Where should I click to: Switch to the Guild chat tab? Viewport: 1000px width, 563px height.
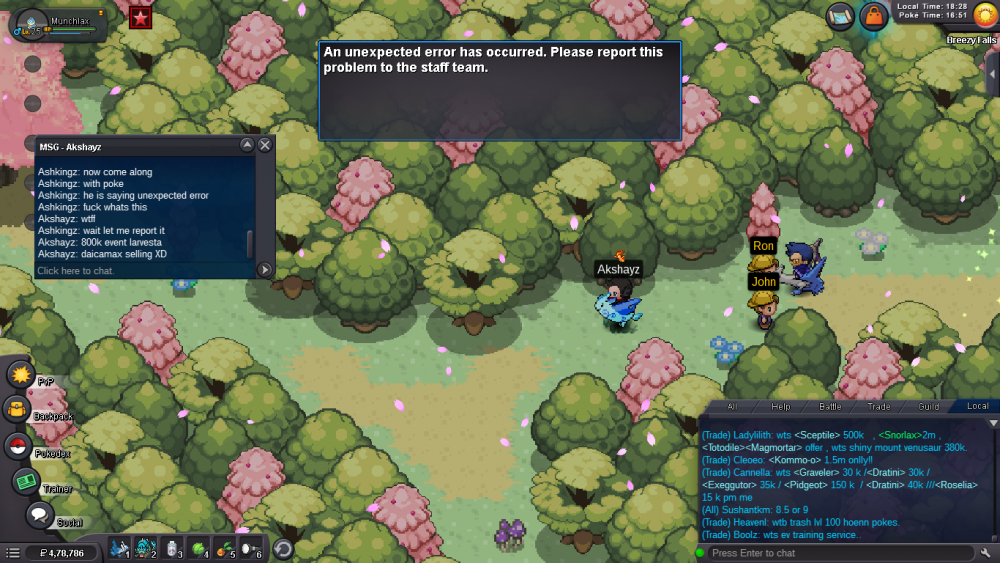coord(929,407)
